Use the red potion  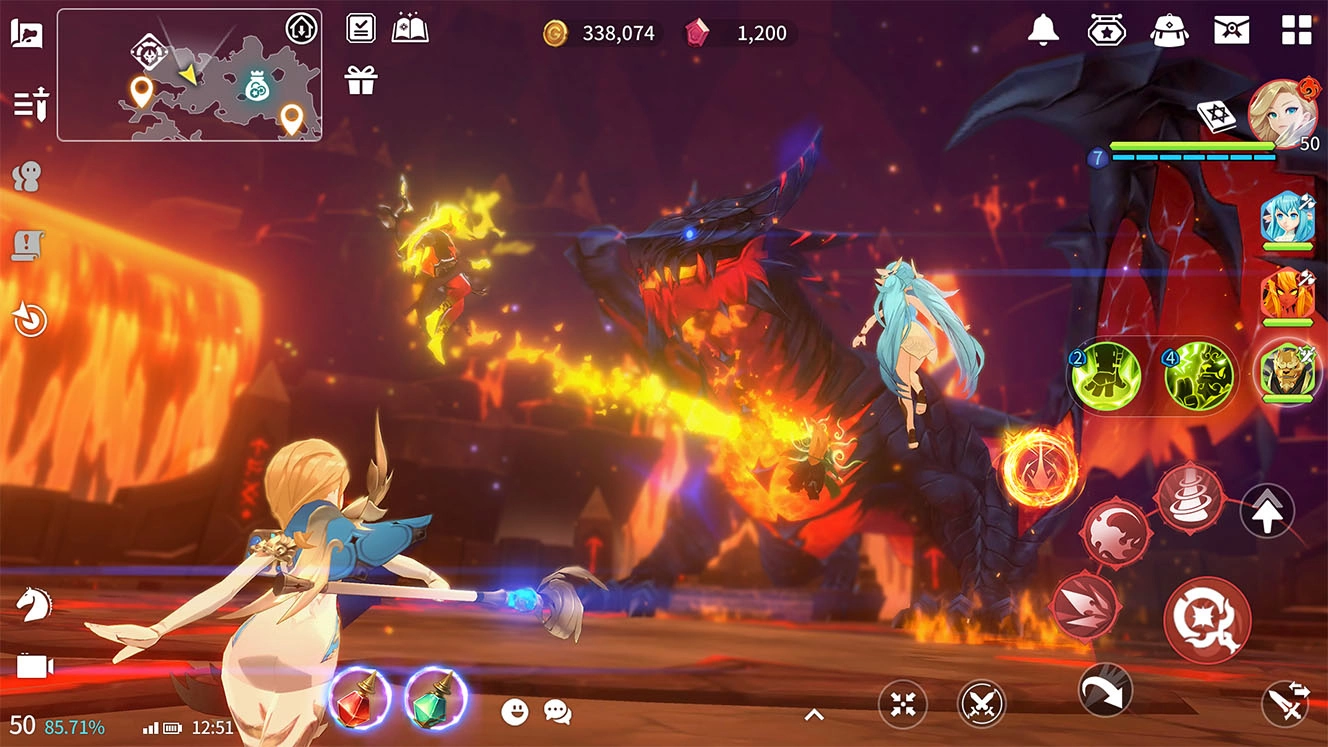pos(359,697)
